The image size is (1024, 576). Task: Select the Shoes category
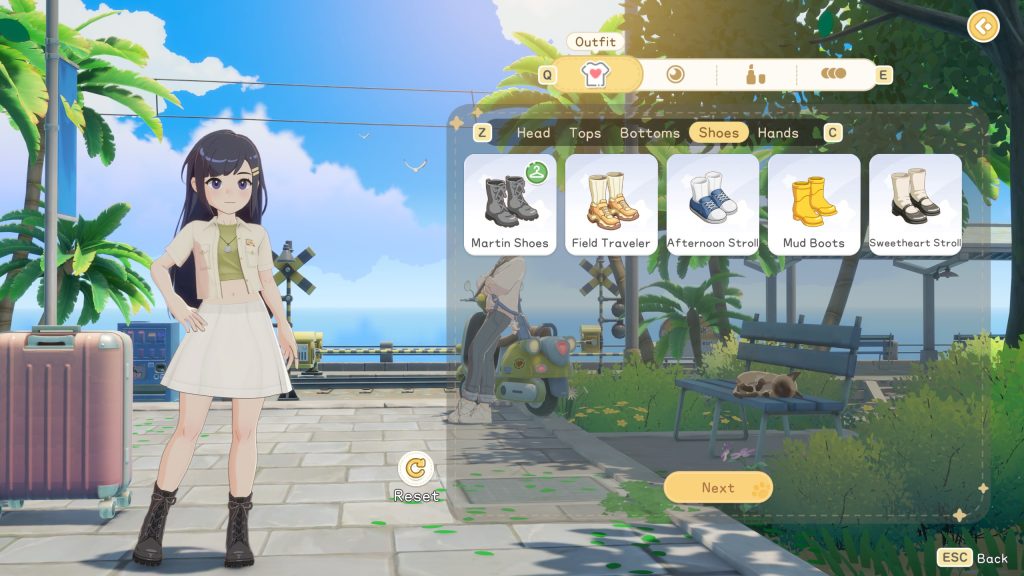tap(718, 133)
